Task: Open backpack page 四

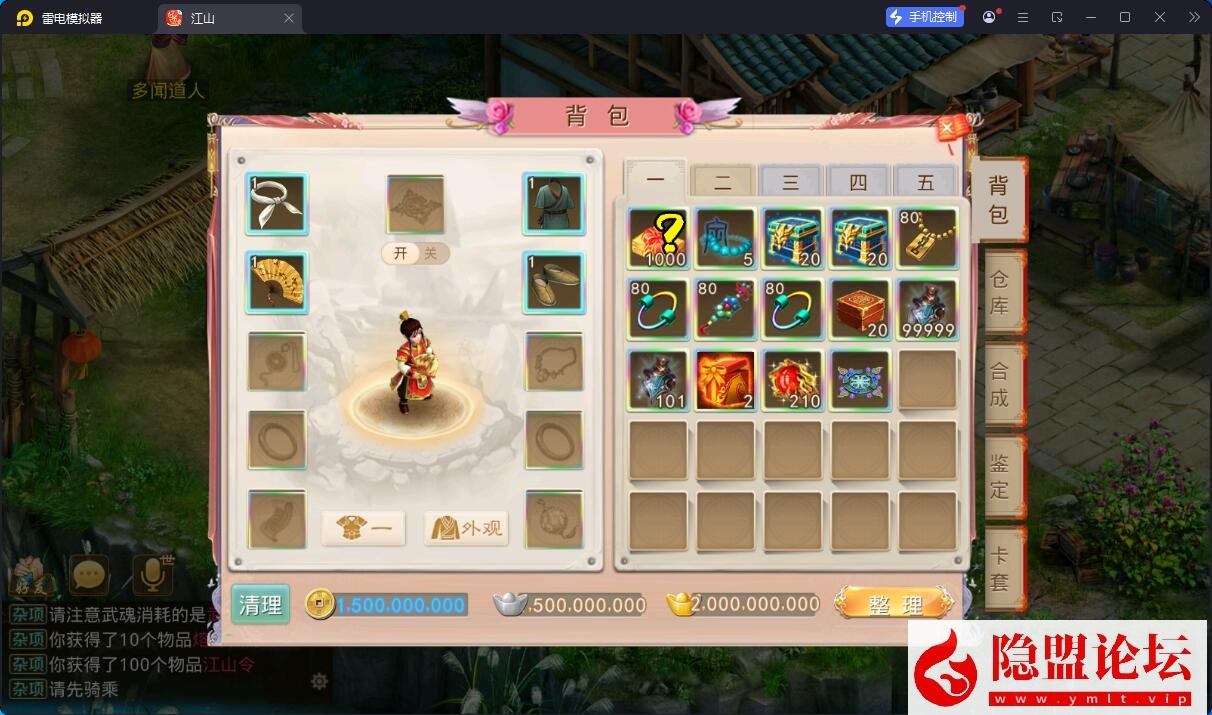Action: click(x=858, y=182)
